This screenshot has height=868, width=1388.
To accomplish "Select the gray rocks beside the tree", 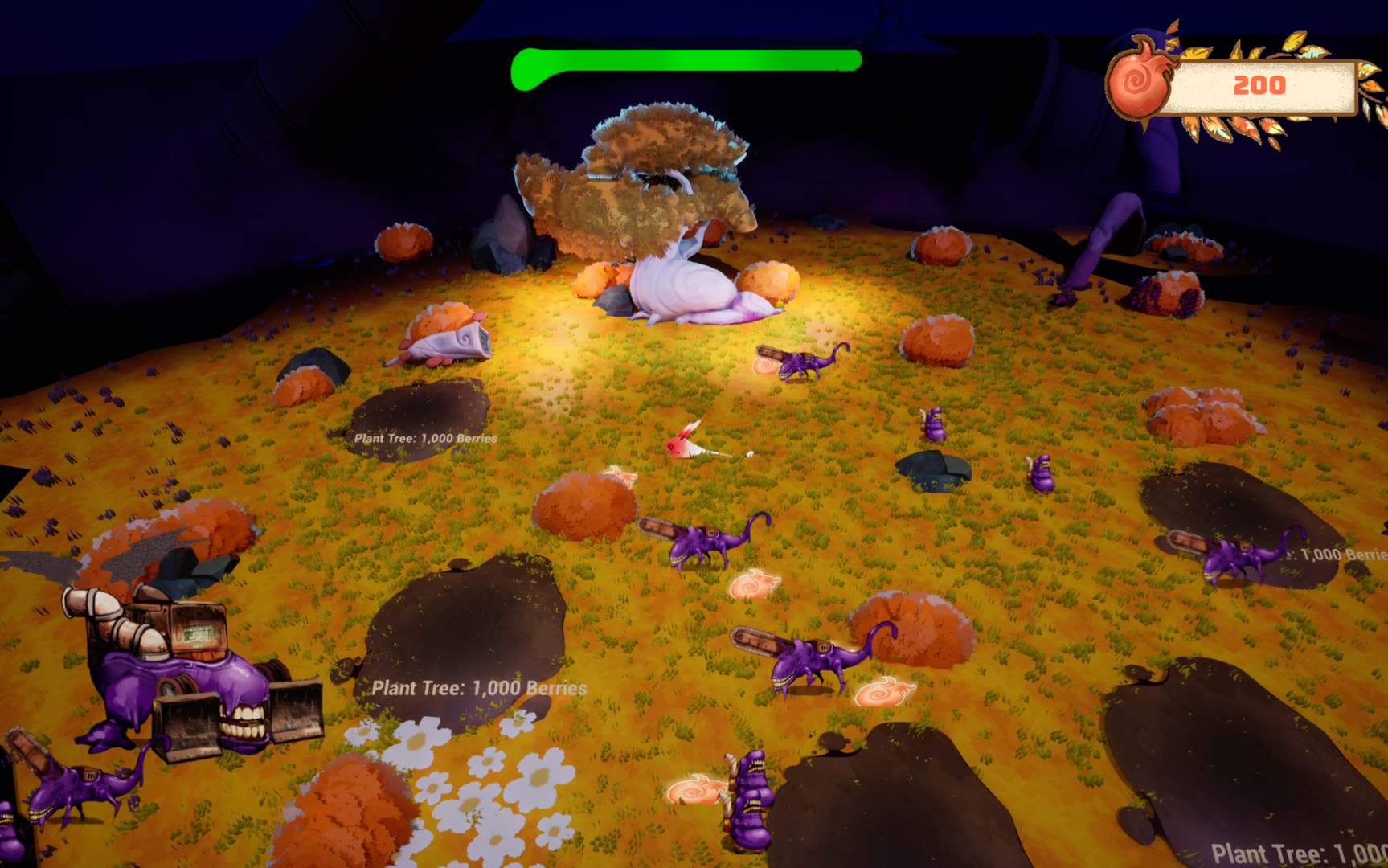I will coord(506,241).
